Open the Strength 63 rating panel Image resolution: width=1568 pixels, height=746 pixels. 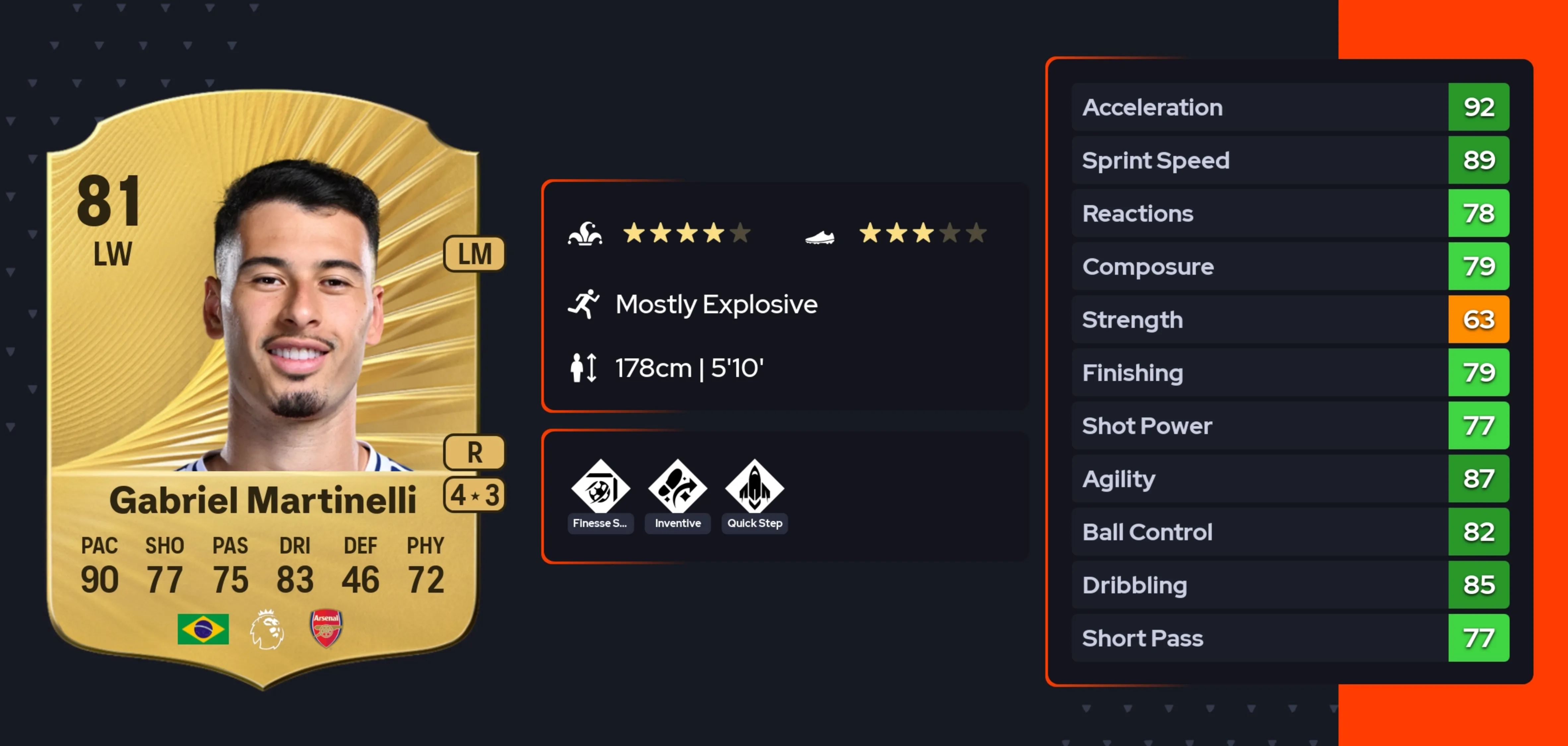point(1478,319)
